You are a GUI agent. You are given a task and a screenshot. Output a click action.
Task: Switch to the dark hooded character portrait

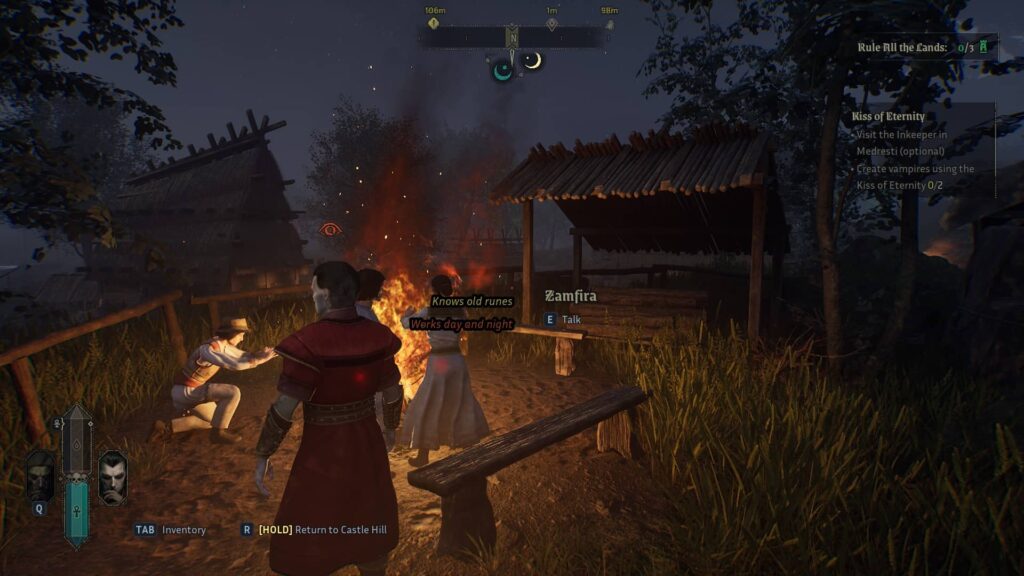[40, 476]
